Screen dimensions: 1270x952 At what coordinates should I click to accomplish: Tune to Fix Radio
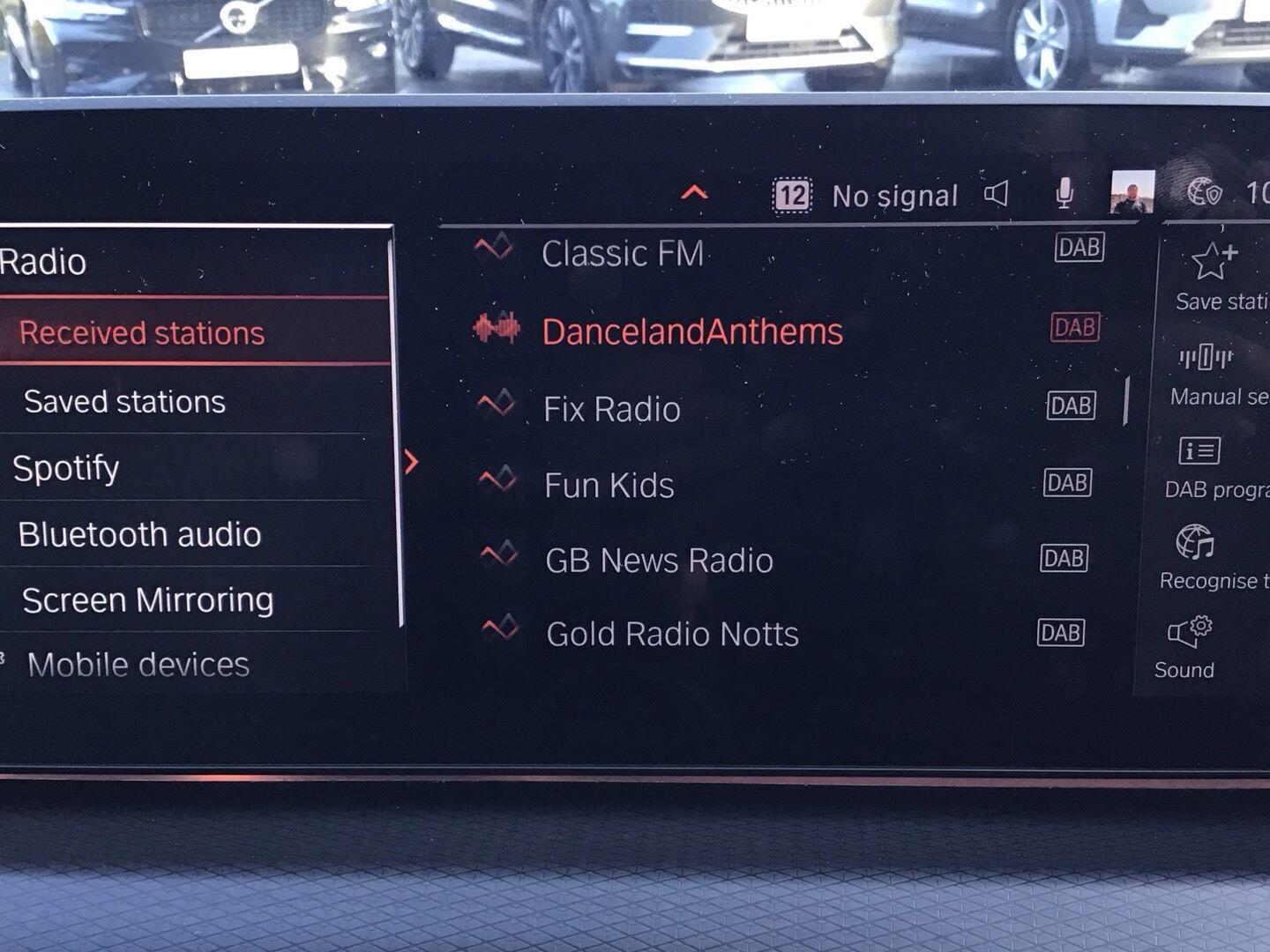tap(611, 409)
